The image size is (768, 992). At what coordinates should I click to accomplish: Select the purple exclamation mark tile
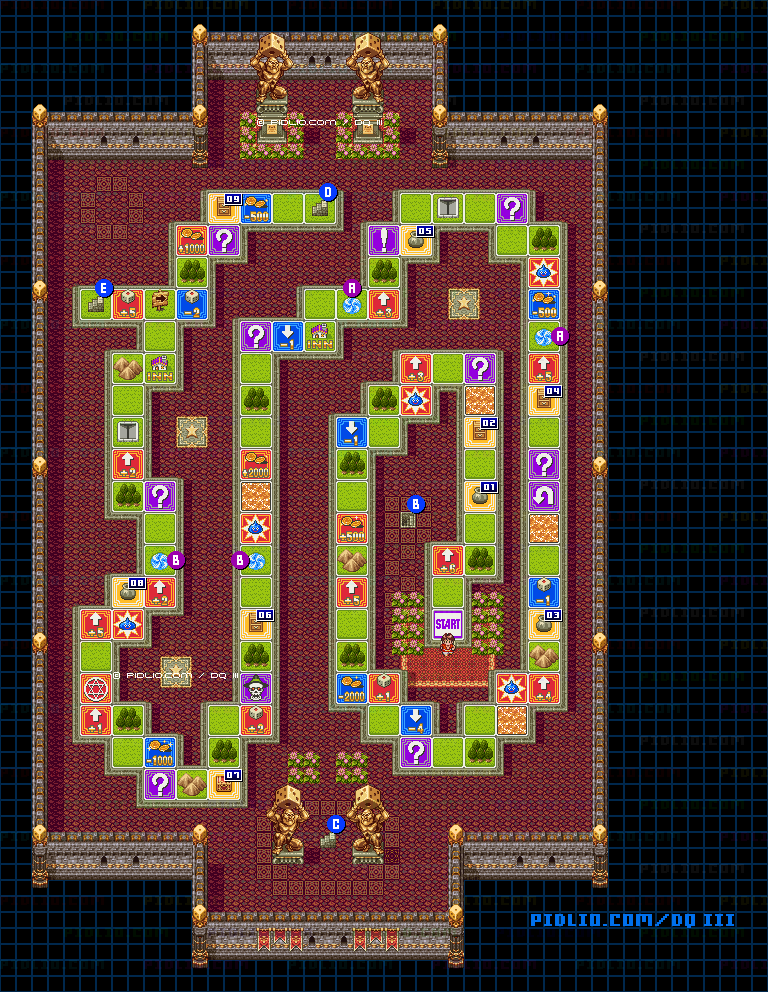click(384, 240)
